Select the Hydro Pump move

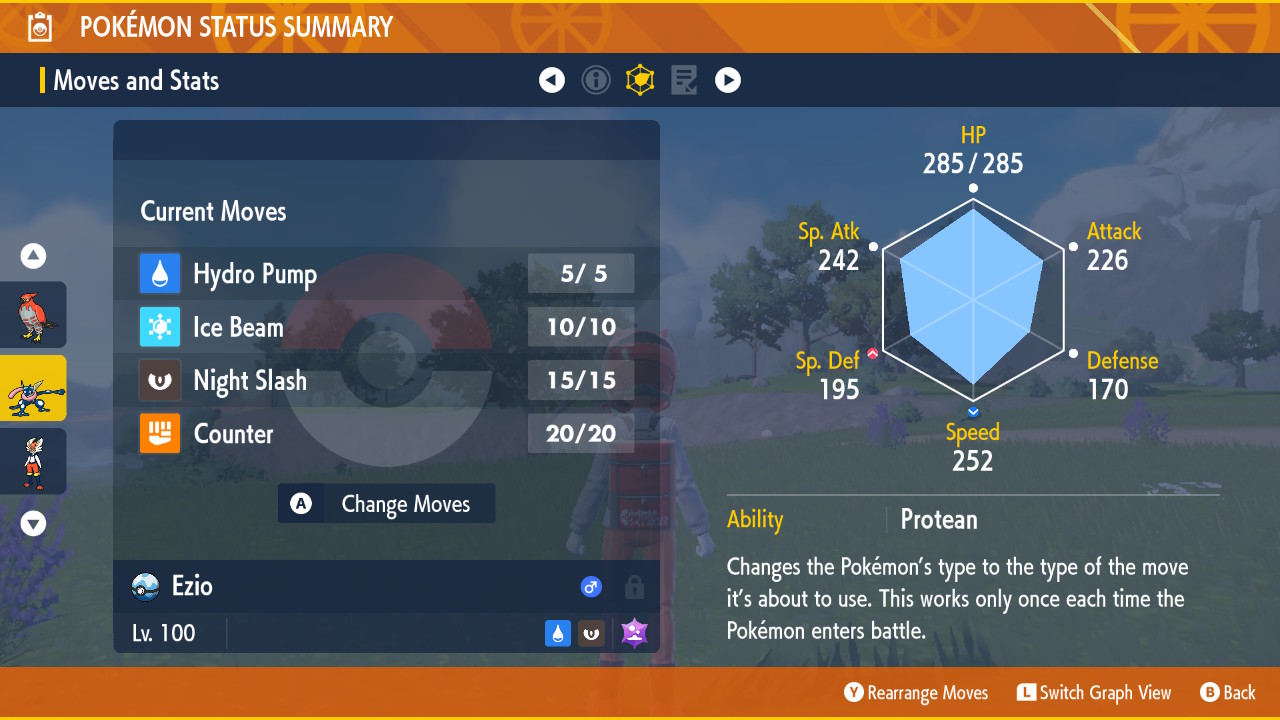point(386,274)
